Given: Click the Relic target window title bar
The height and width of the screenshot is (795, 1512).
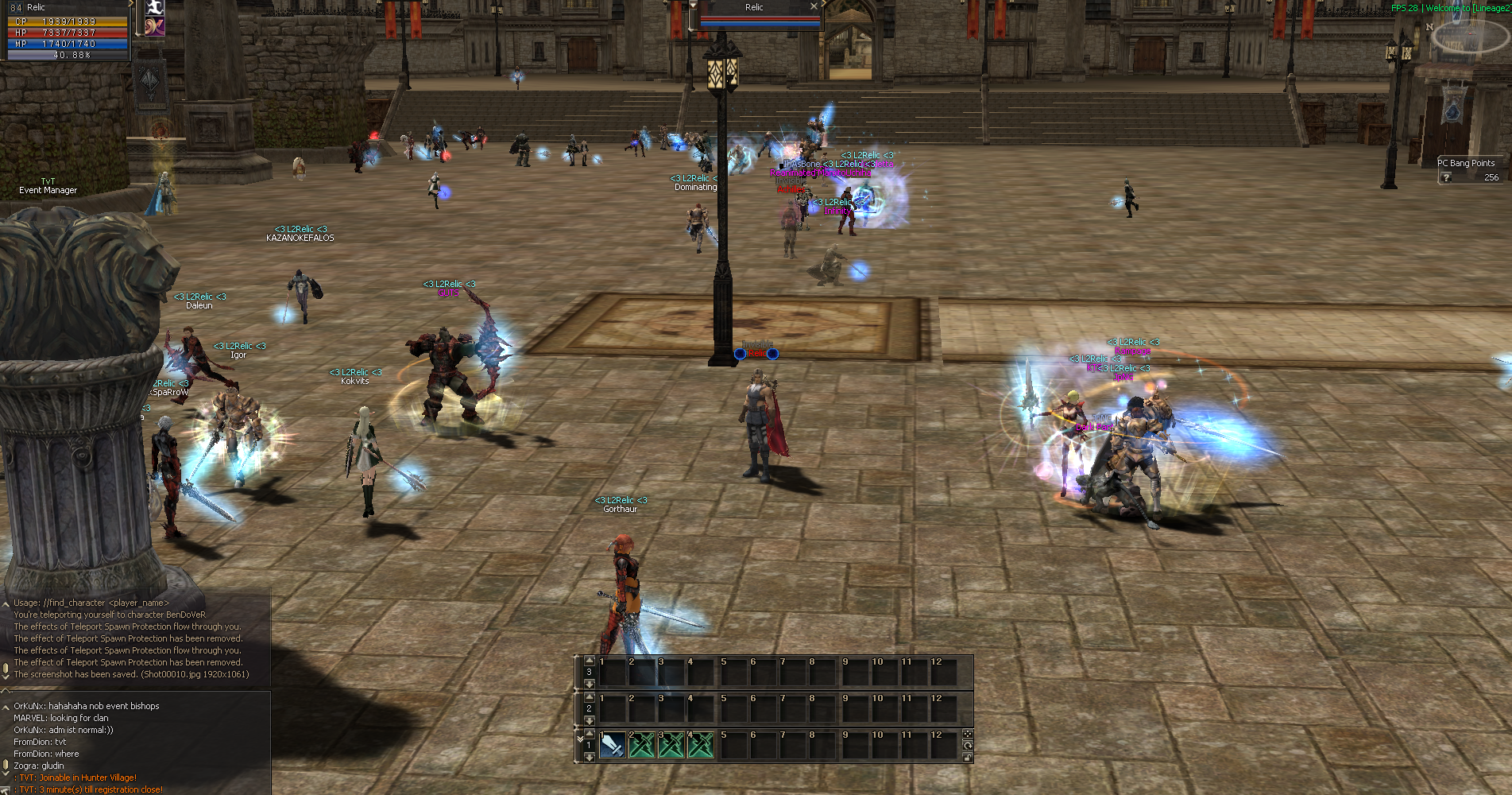Looking at the screenshot, I should coord(753,7).
